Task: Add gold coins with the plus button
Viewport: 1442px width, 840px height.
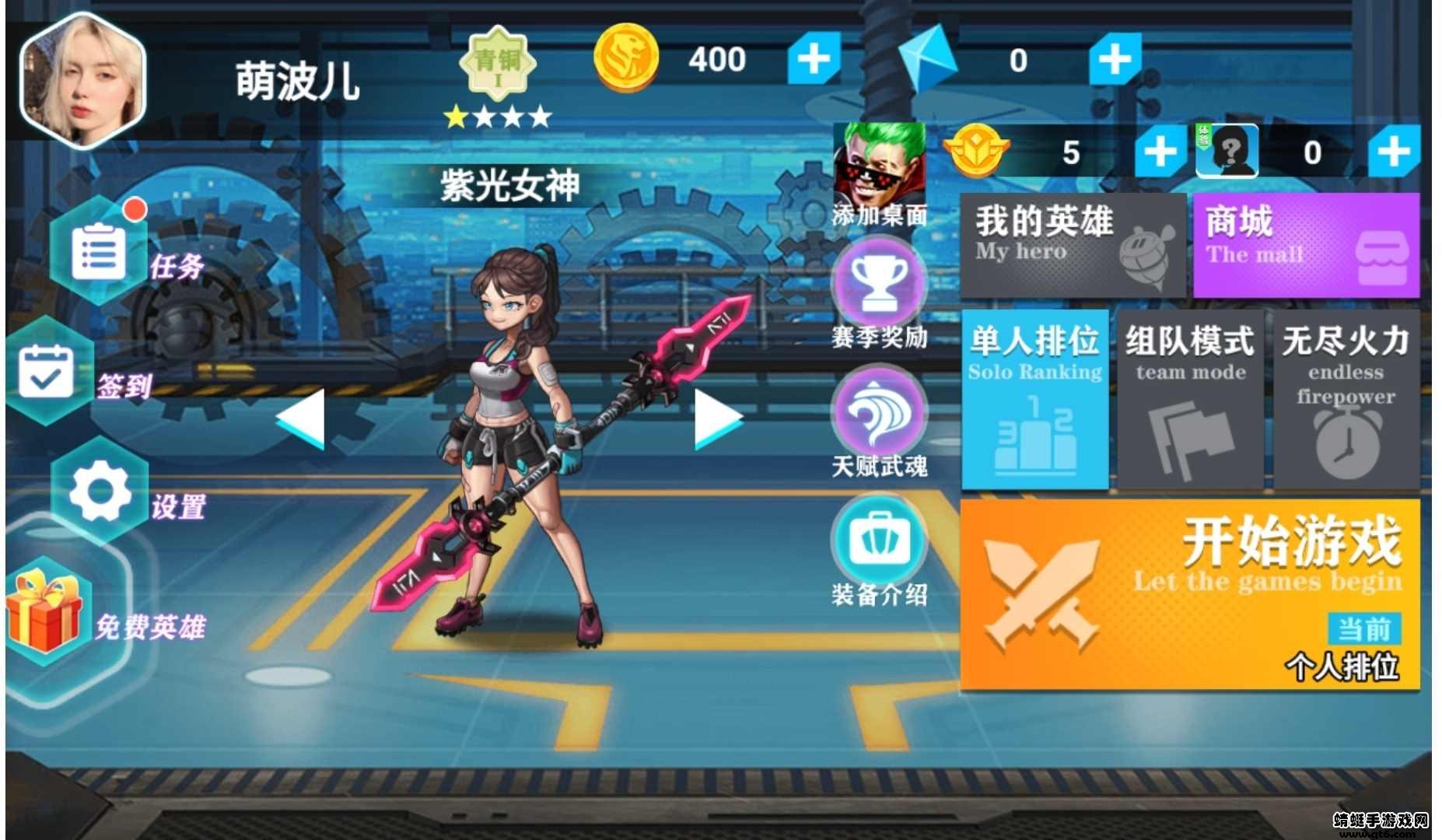Action: [x=812, y=58]
